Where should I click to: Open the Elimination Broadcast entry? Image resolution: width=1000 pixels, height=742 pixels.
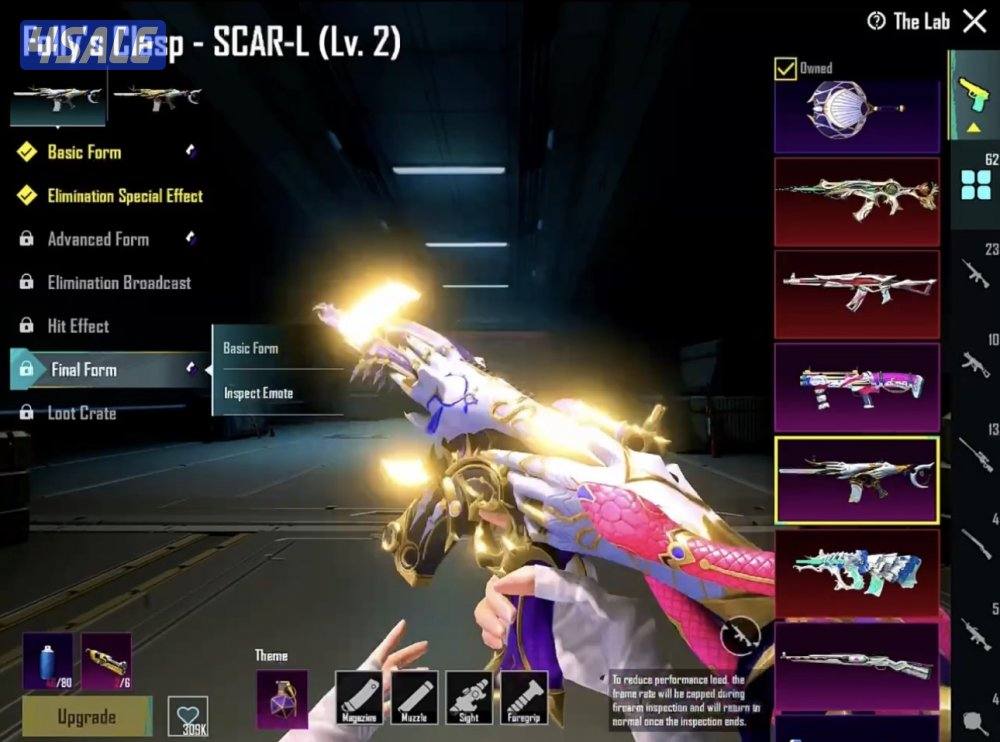click(119, 283)
